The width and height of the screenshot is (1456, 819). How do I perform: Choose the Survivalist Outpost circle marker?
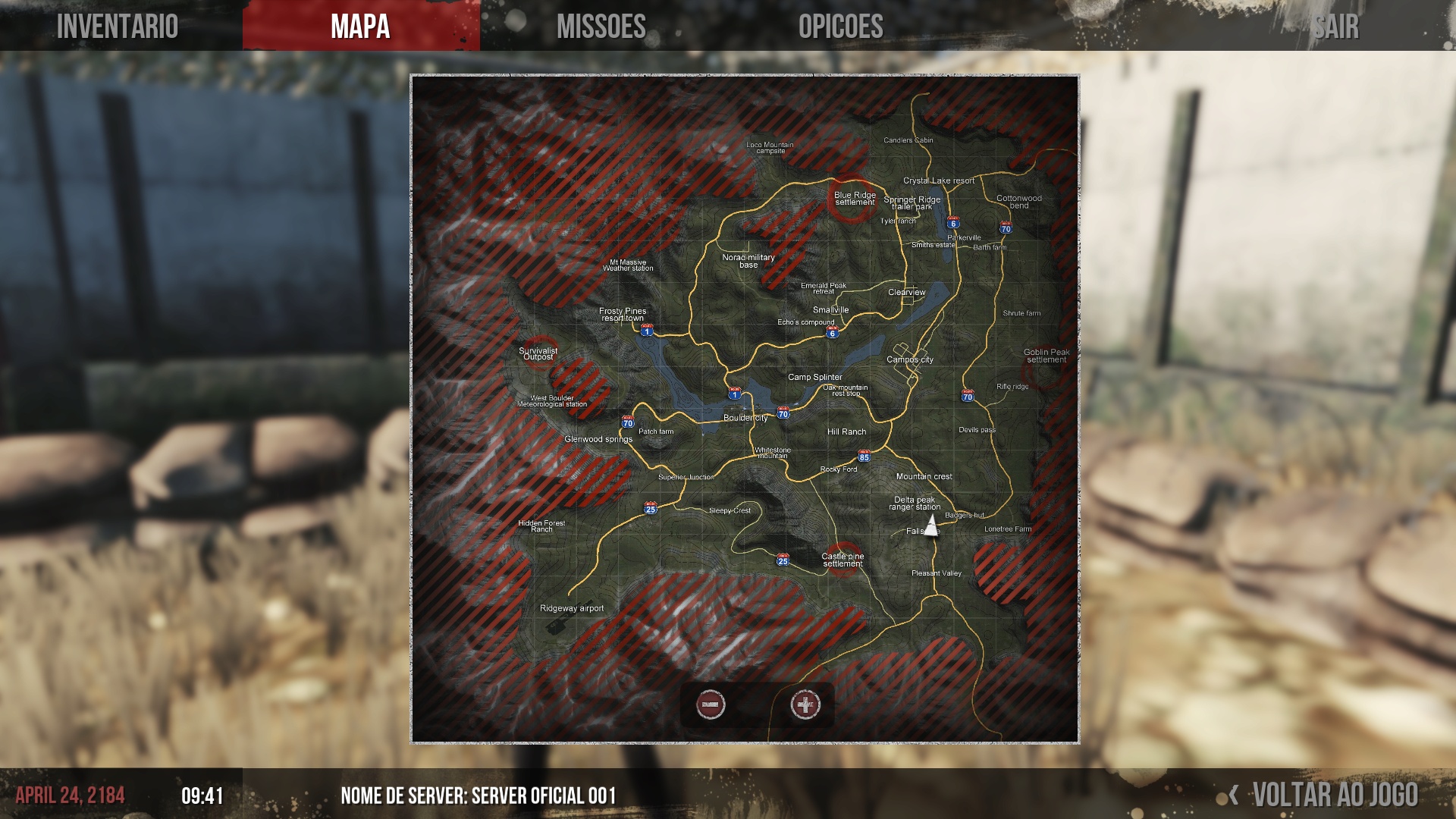(538, 353)
